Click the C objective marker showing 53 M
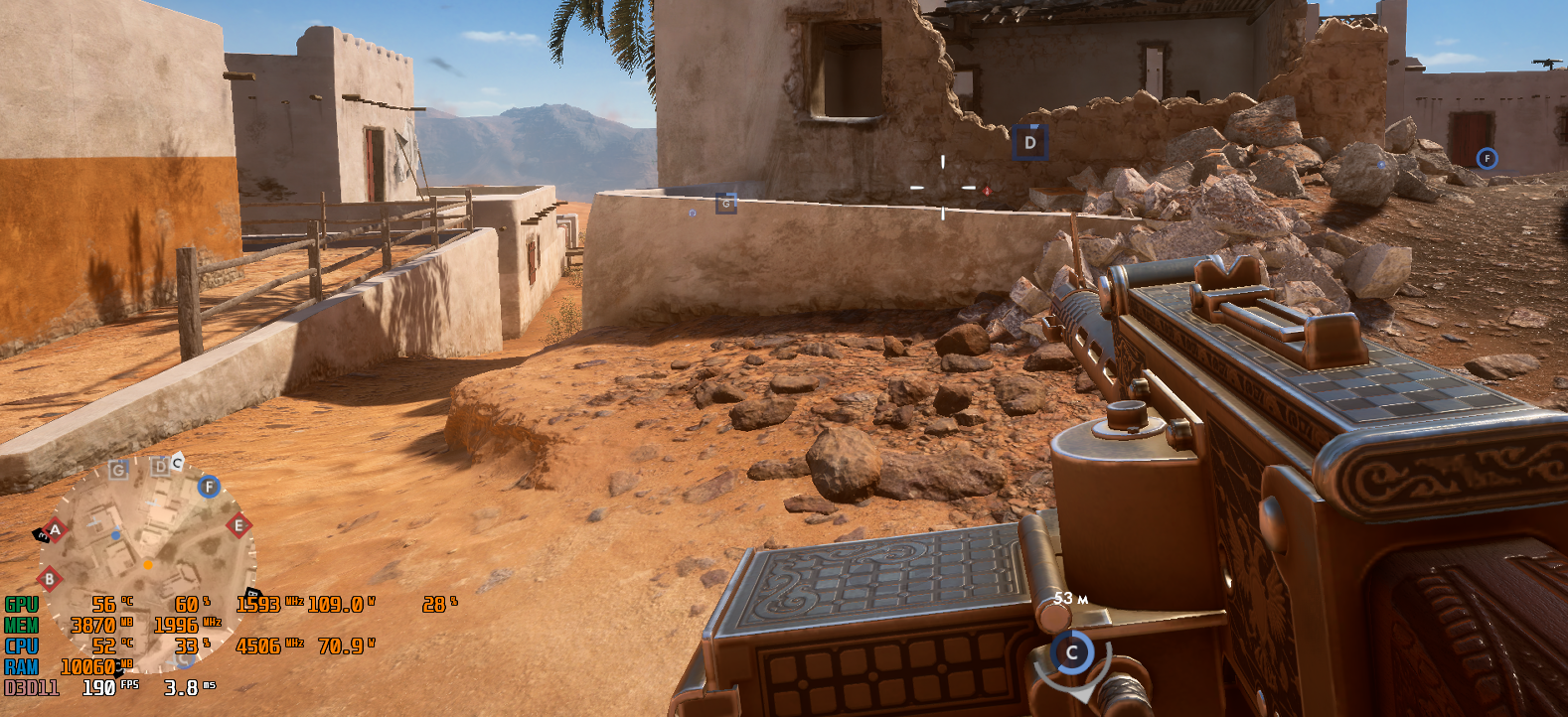 coord(1071,652)
